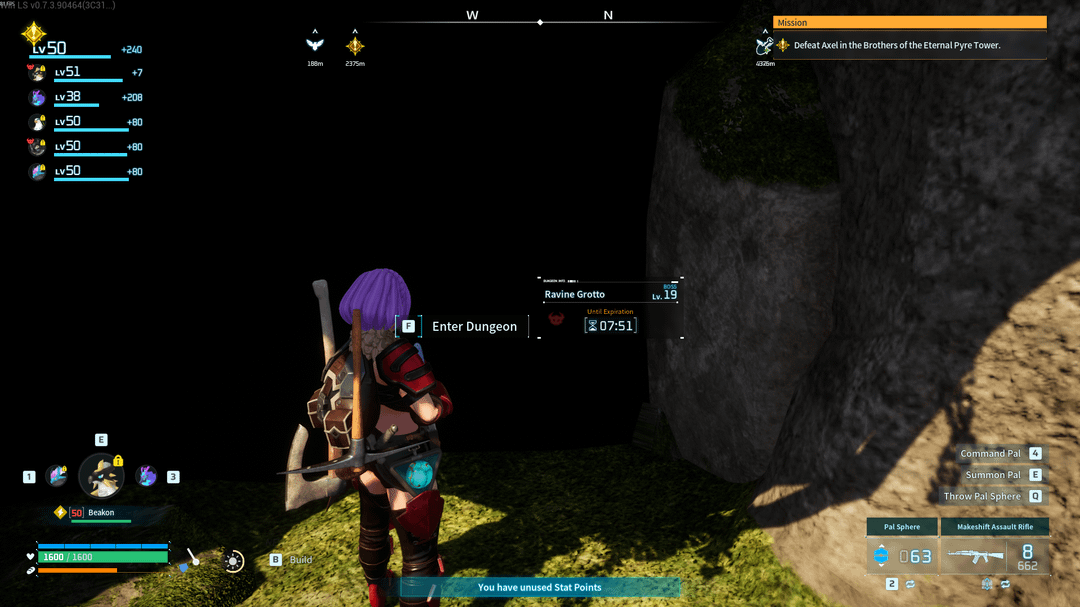The width and height of the screenshot is (1080, 607).
Task: Choose the blue pal icon left of Beakon
Action: click(56, 476)
